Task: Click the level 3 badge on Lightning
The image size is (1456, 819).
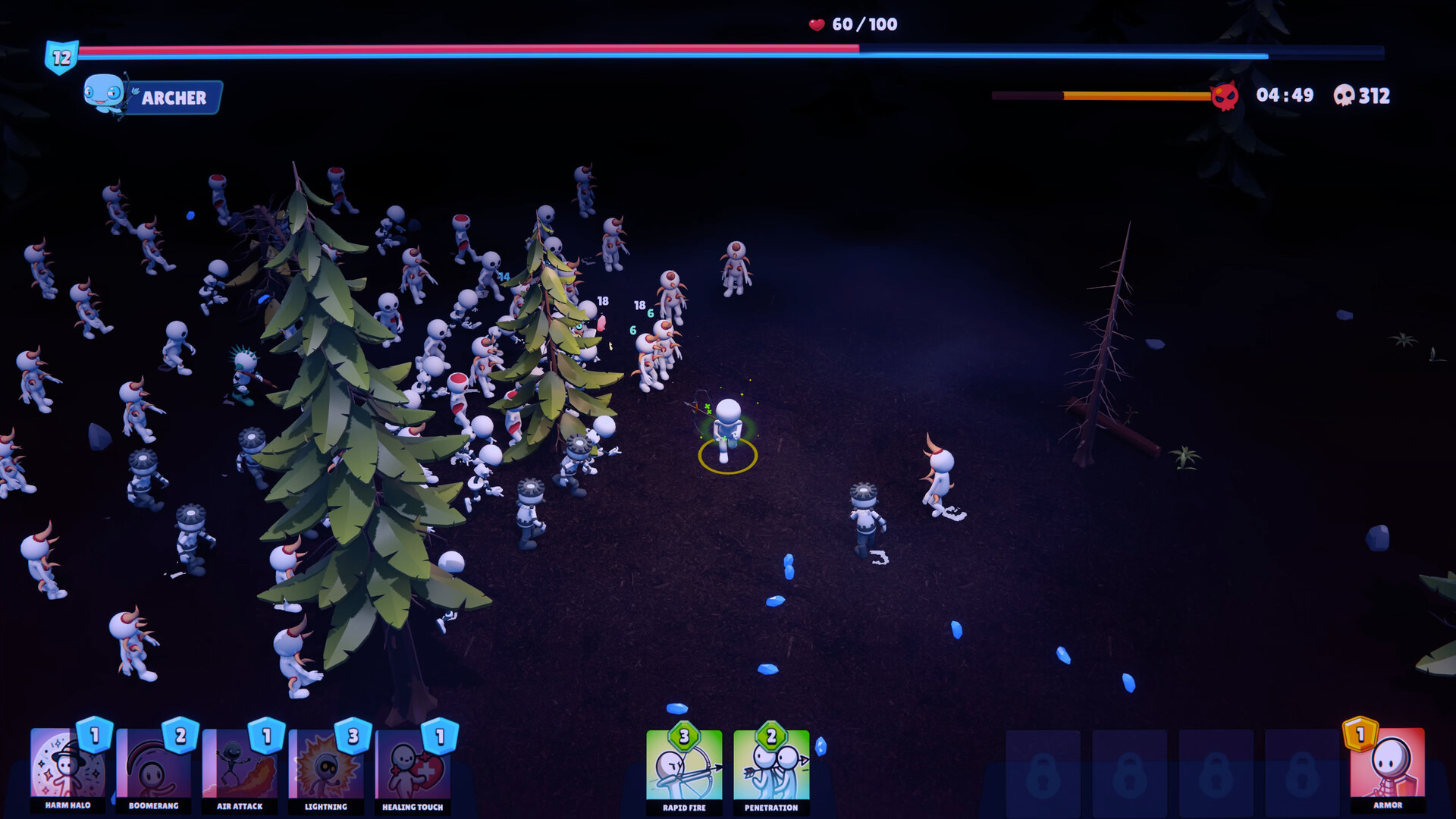Action: pyautogui.click(x=351, y=736)
